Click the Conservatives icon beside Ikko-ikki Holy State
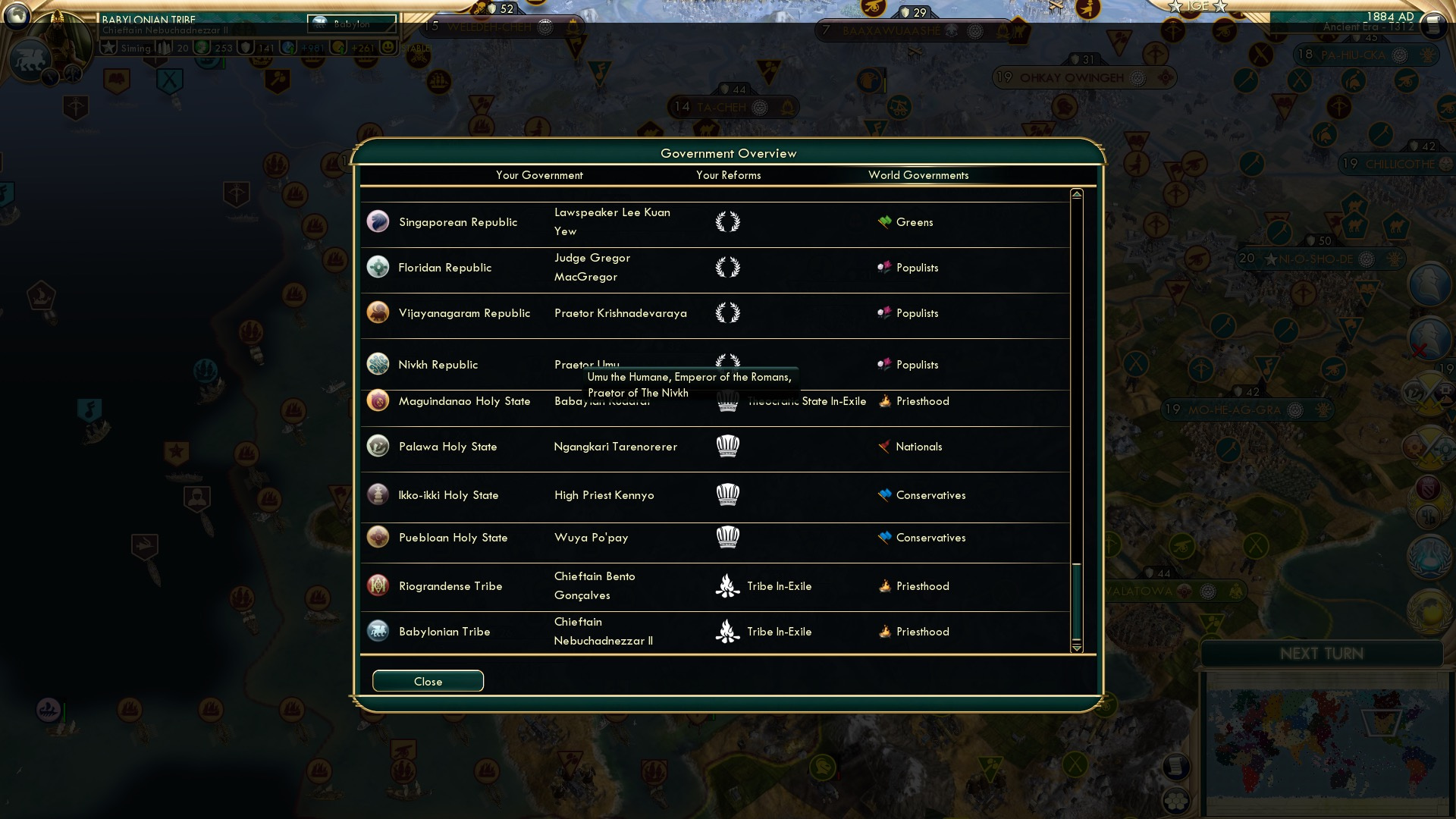This screenshot has width=1456, height=819. point(883,494)
